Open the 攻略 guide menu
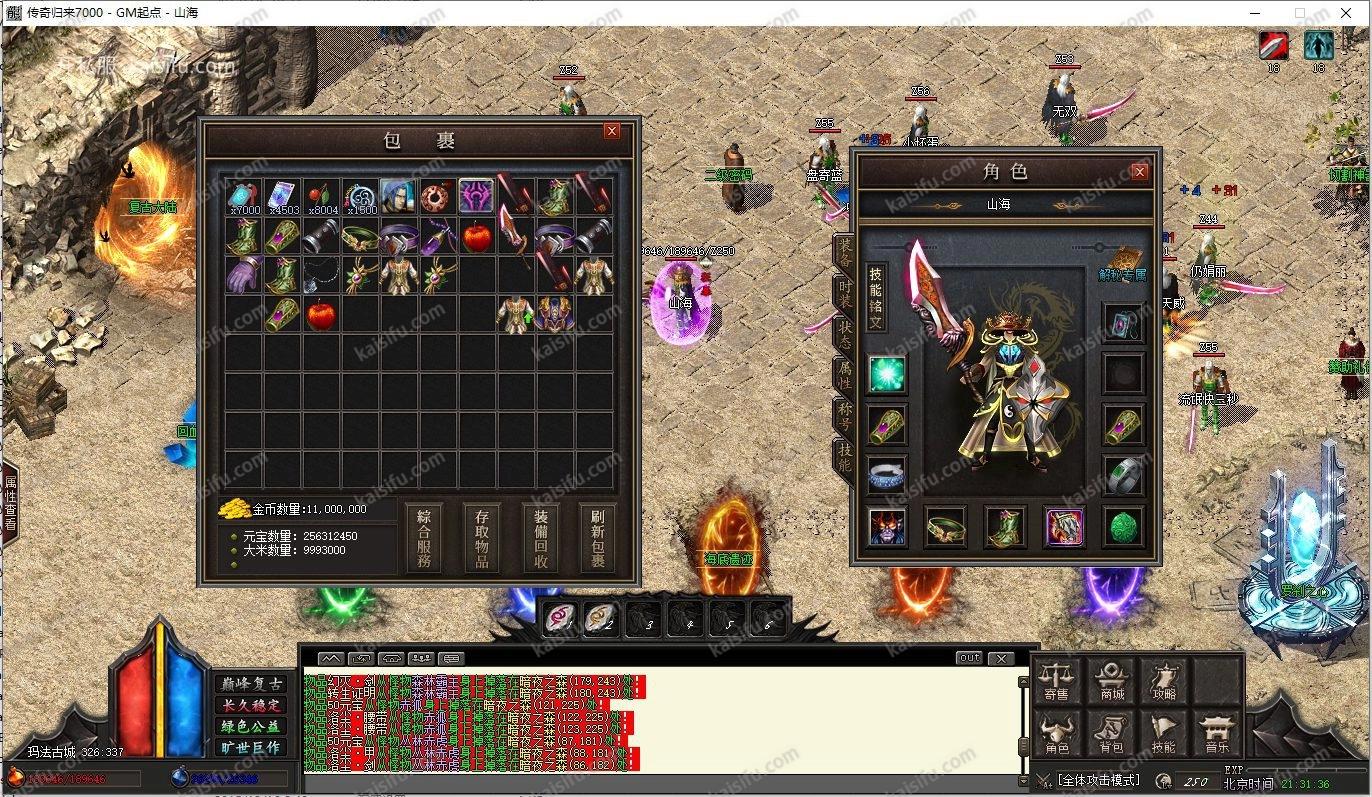The image size is (1372, 797). (1164, 680)
